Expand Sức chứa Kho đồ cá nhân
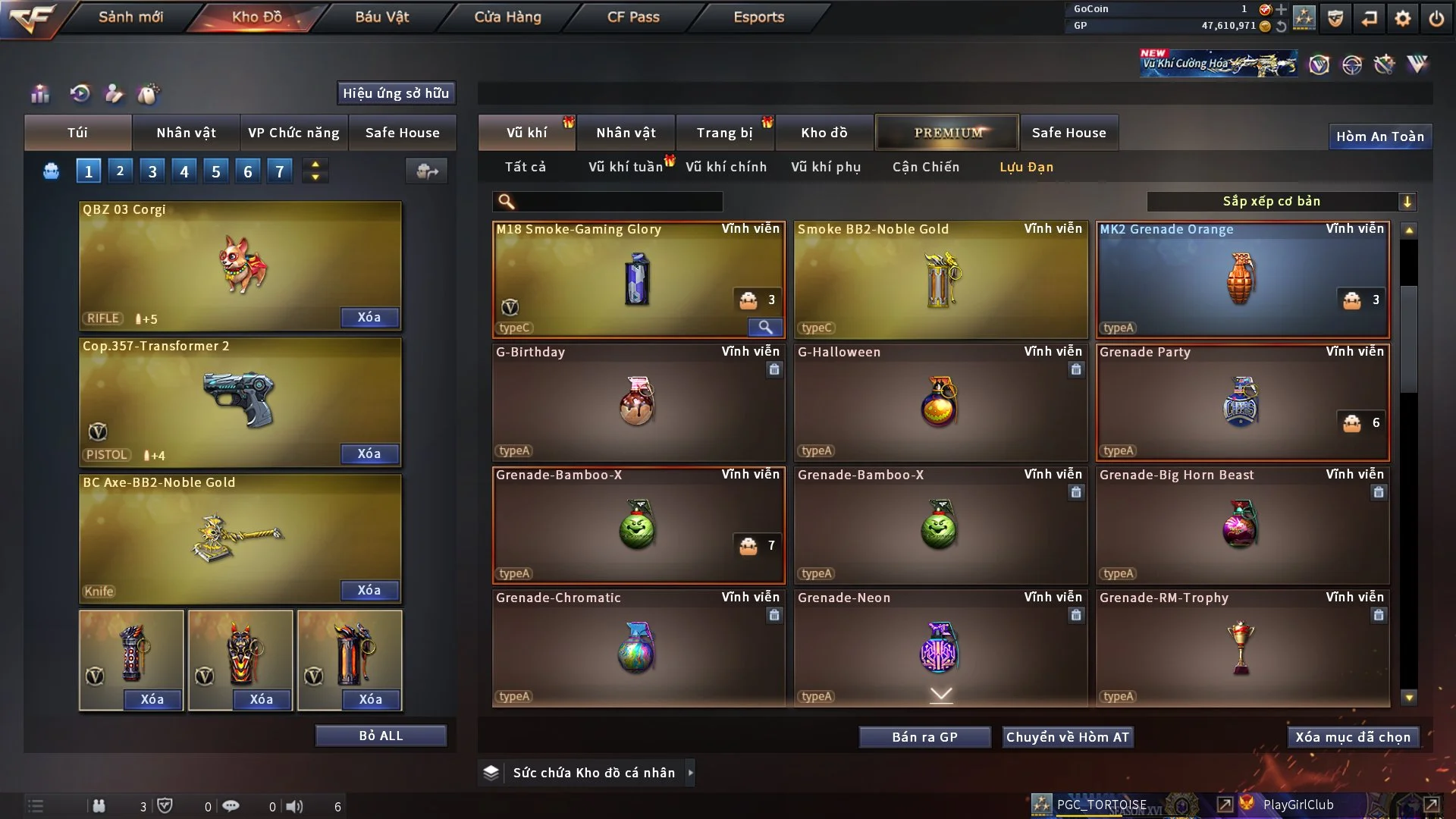 (x=593, y=773)
